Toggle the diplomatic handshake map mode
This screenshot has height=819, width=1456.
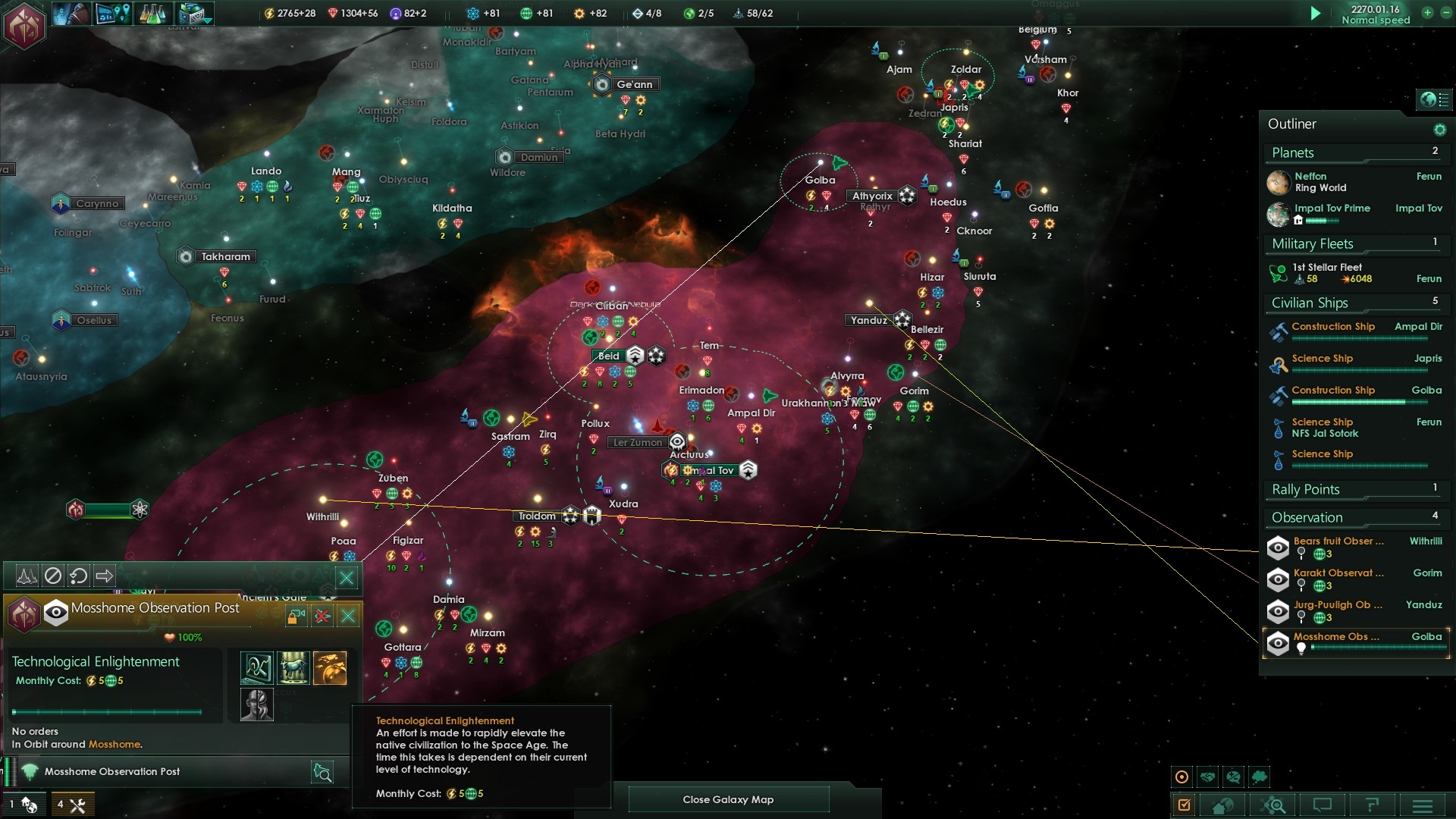pos(1208,777)
